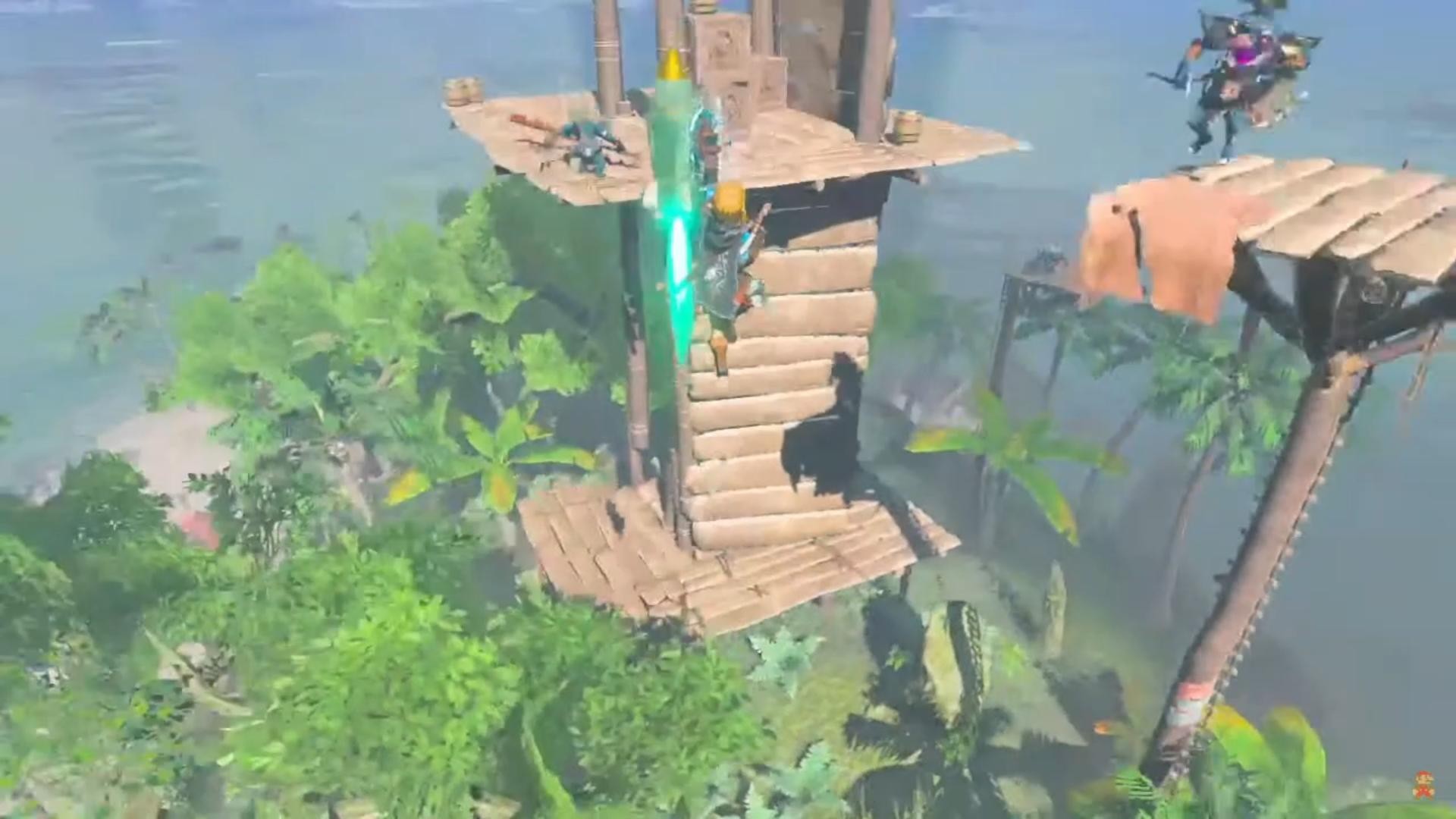Click the pixel Mario channel watermark
Image resolution: width=1456 pixels, height=819 pixels.
1423,786
